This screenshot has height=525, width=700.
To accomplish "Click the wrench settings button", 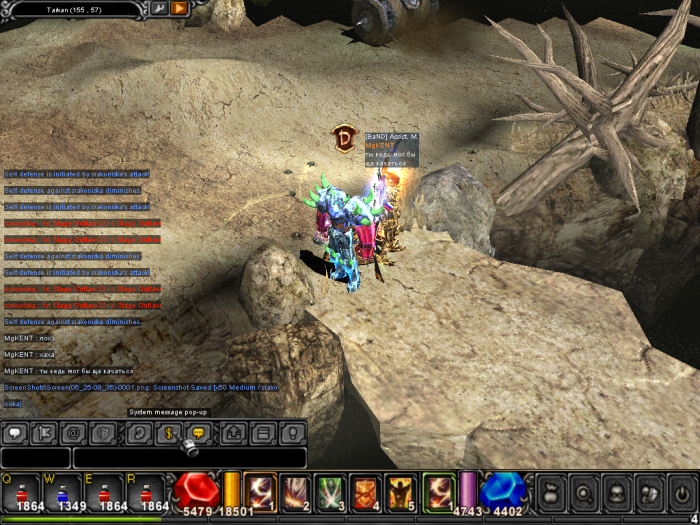I will pyautogui.click(x=159, y=8).
